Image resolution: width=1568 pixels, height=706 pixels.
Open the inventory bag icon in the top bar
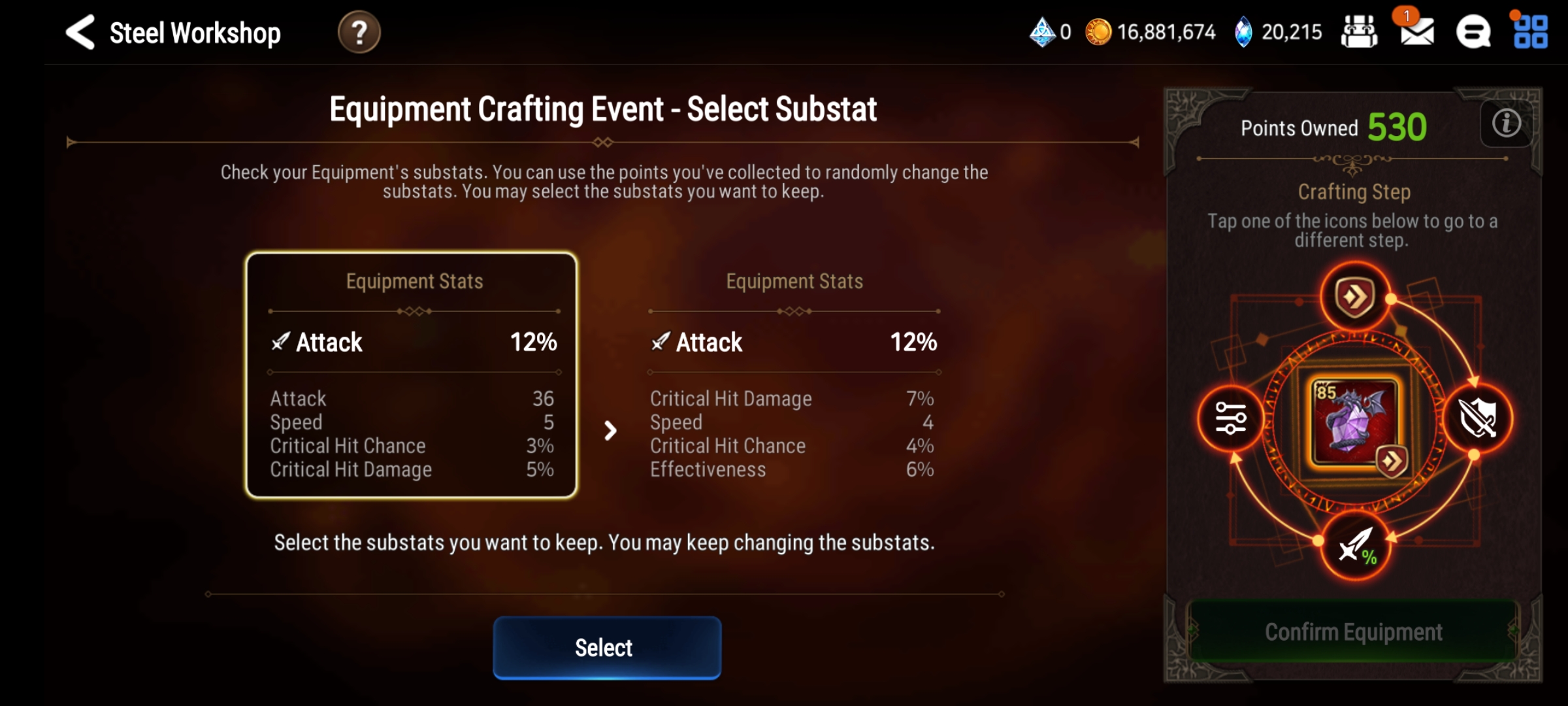coord(1361,31)
